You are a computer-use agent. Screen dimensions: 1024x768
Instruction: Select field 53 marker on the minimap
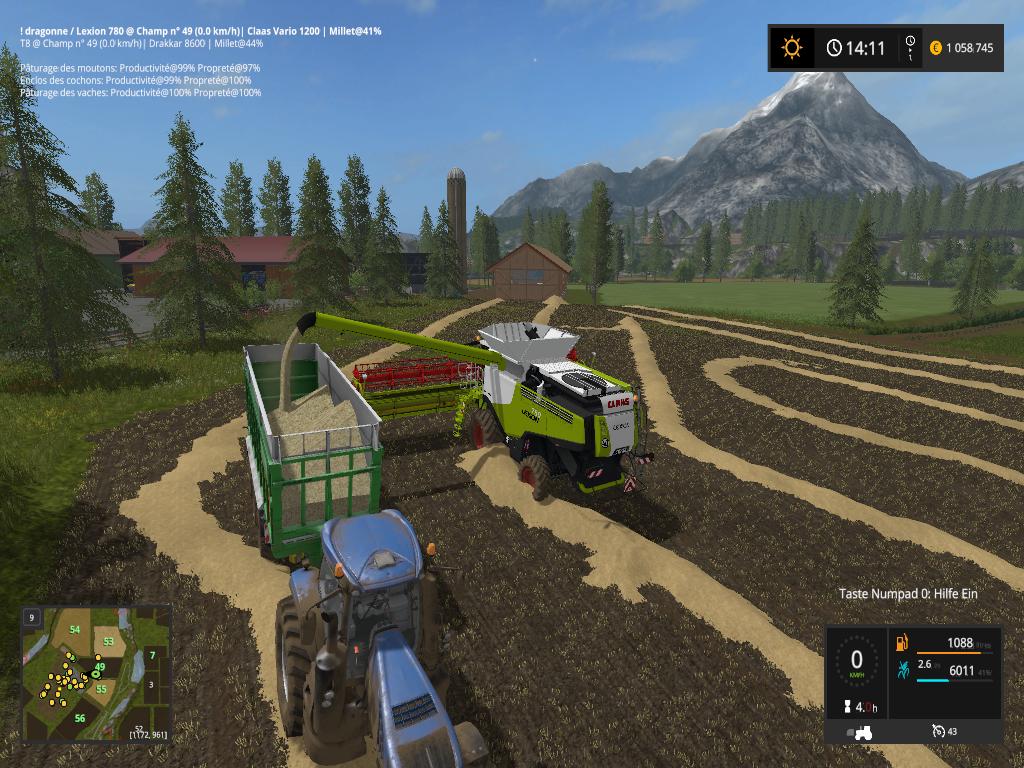click(108, 640)
